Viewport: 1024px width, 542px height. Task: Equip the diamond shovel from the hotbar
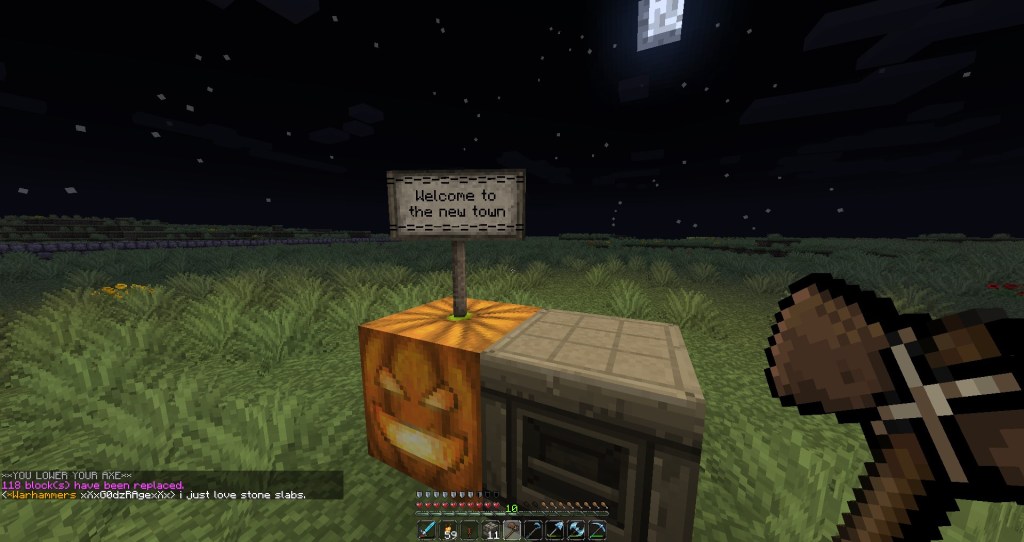click(555, 530)
